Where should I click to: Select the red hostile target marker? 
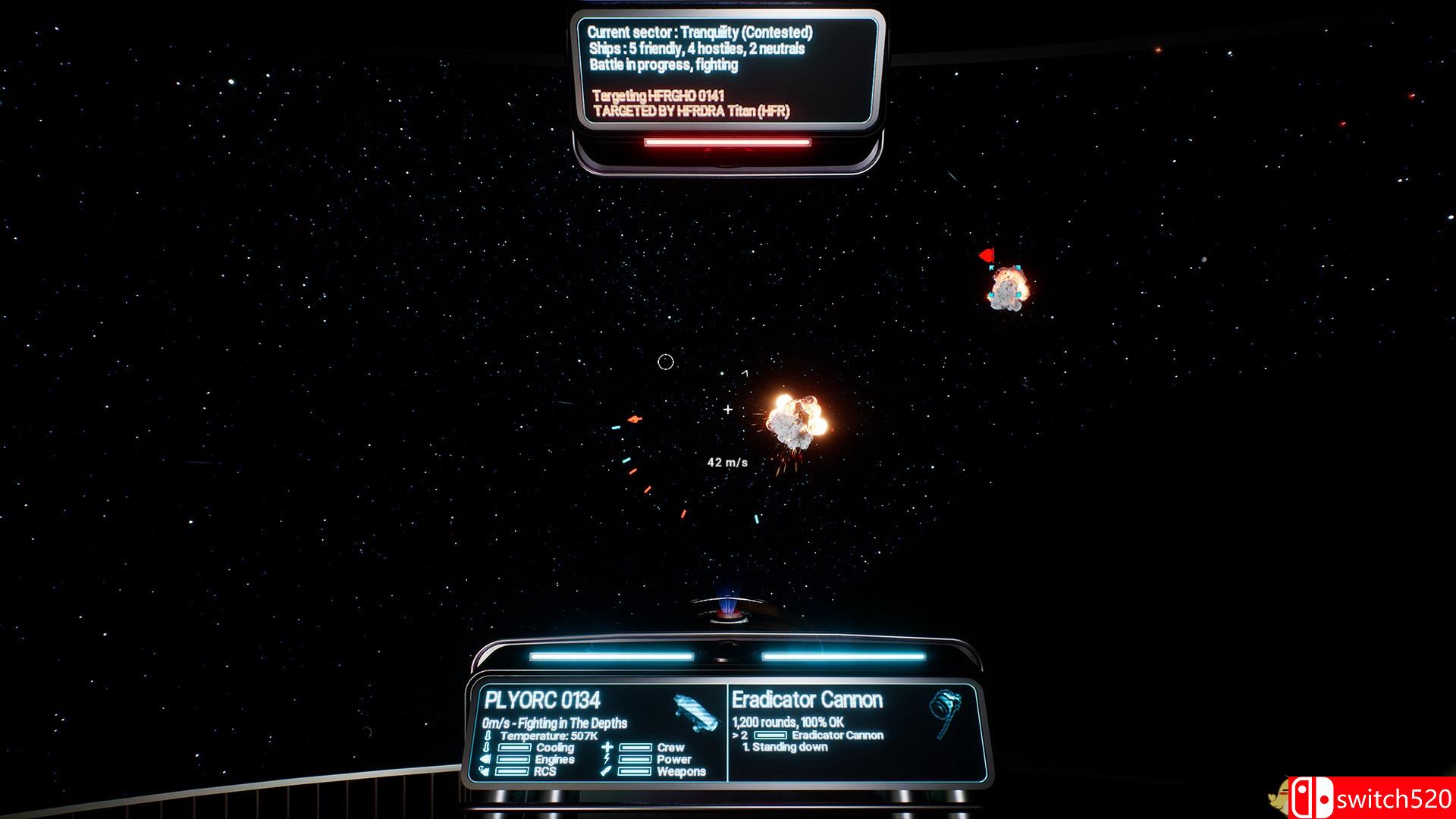click(987, 256)
